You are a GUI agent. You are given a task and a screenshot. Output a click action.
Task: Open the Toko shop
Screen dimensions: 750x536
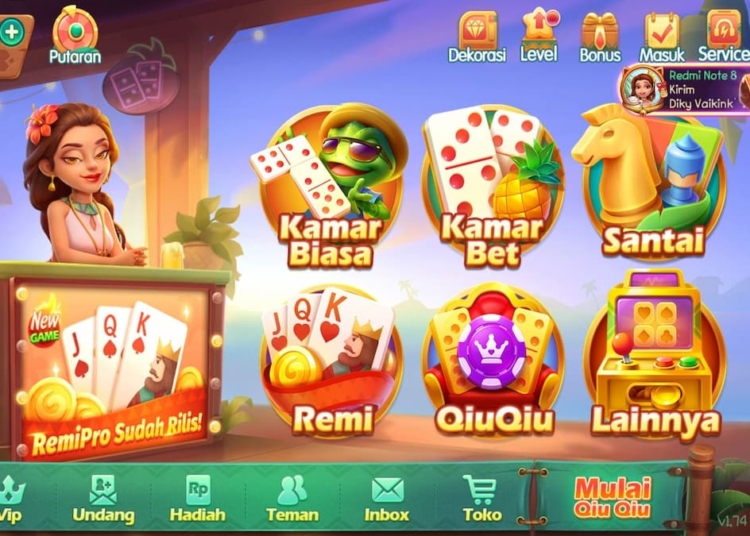click(481, 497)
